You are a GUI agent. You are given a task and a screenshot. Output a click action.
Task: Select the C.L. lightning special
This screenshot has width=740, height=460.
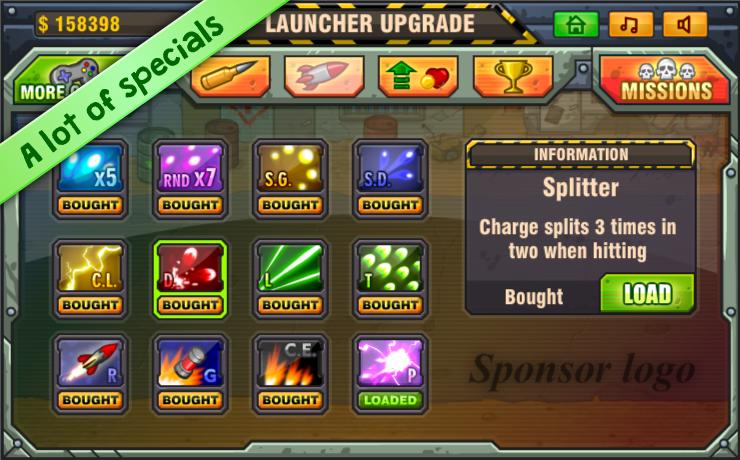pos(90,268)
